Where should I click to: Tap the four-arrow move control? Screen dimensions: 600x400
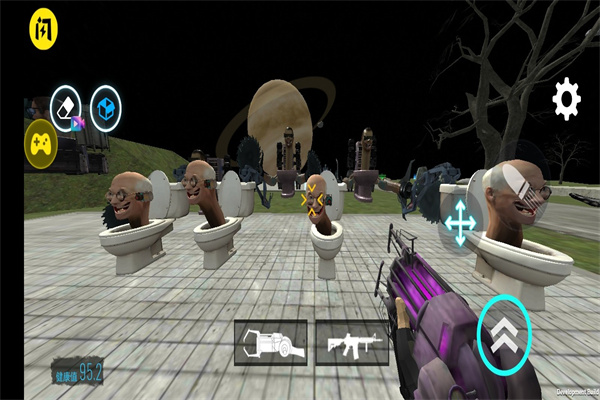pos(460,222)
